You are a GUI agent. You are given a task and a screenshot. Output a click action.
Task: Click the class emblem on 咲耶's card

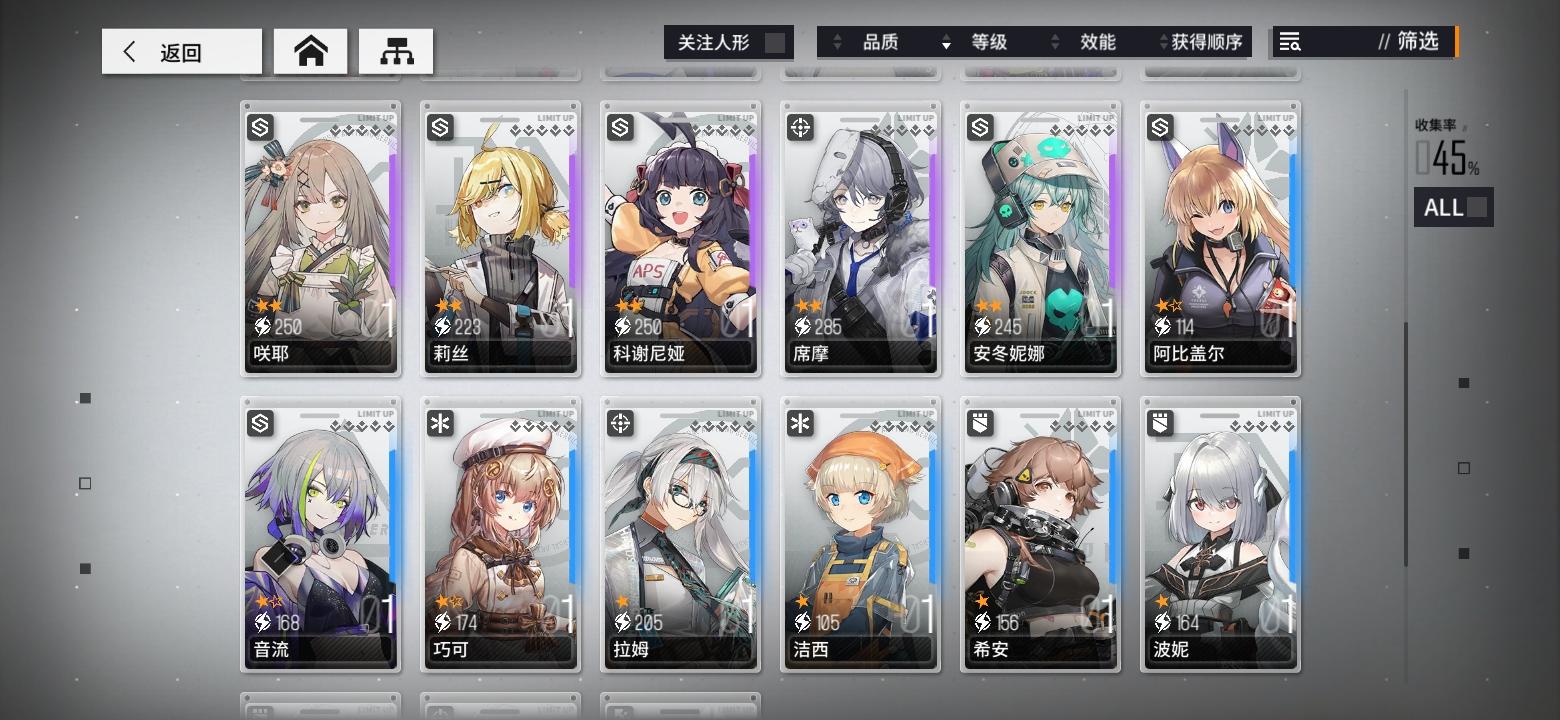pyautogui.click(x=259, y=127)
